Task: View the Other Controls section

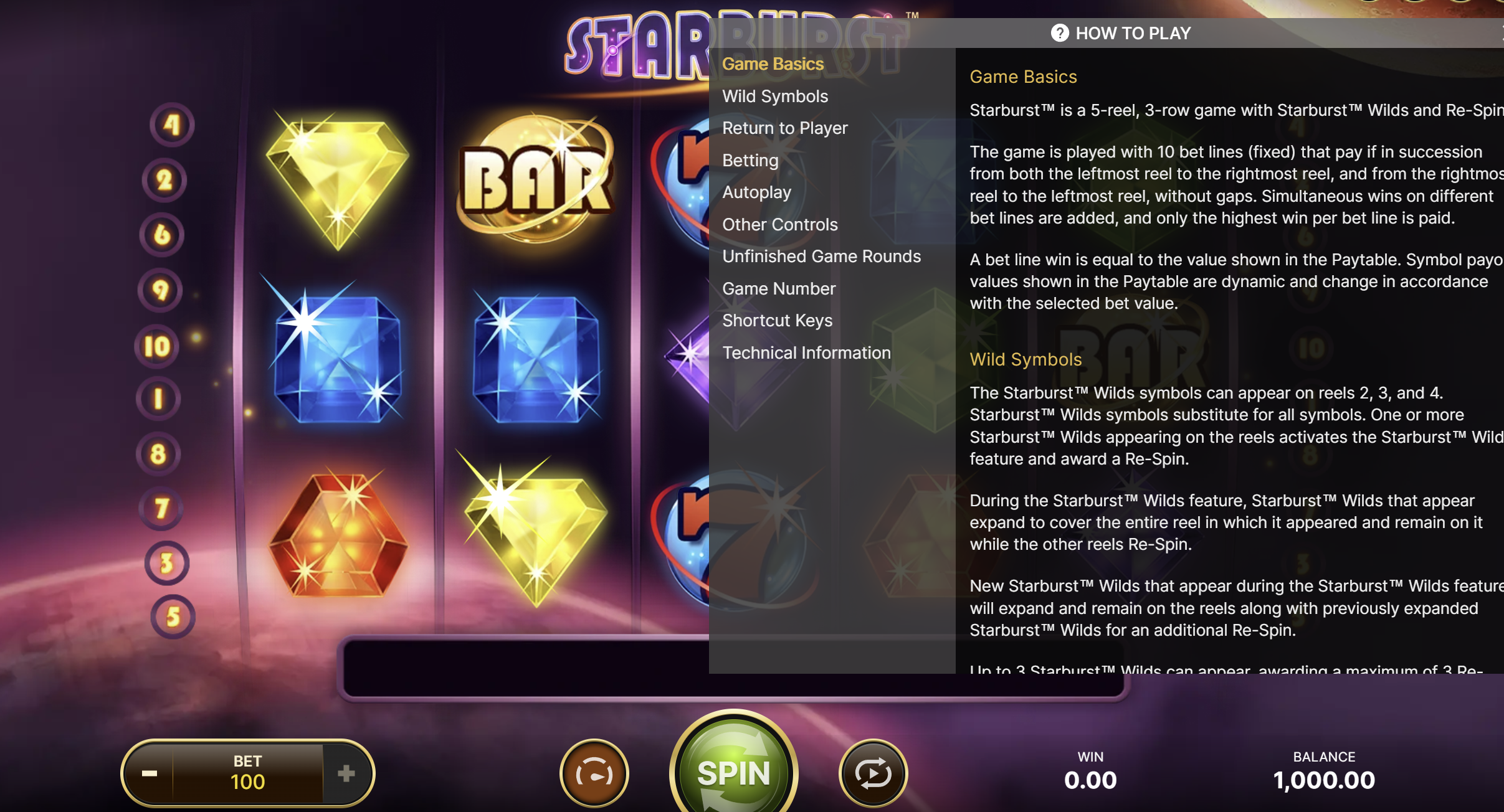Action: [780, 225]
